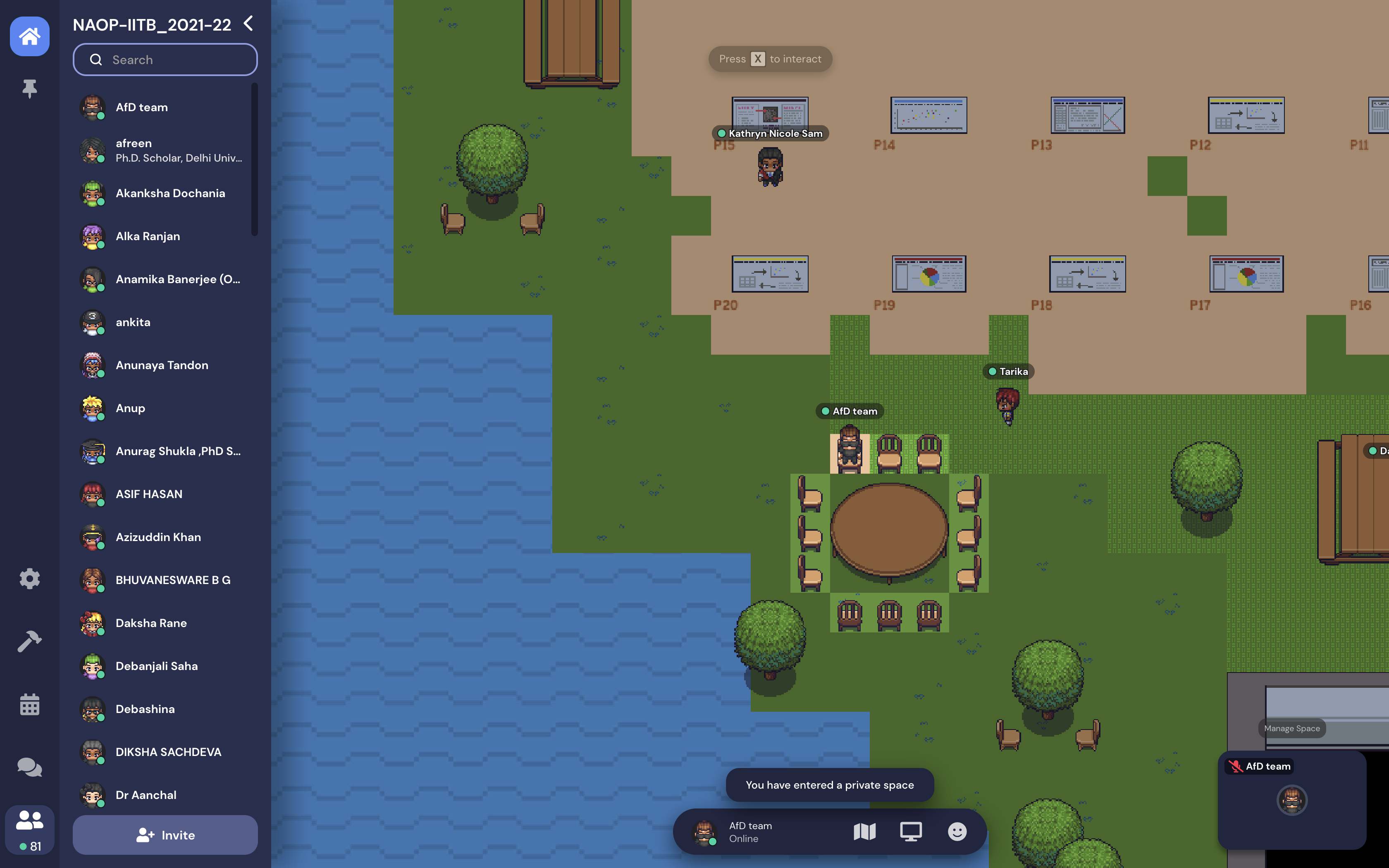The height and width of the screenshot is (868, 1389).
Task: Open the calendar icon
Action: click(x=30, y=704)
